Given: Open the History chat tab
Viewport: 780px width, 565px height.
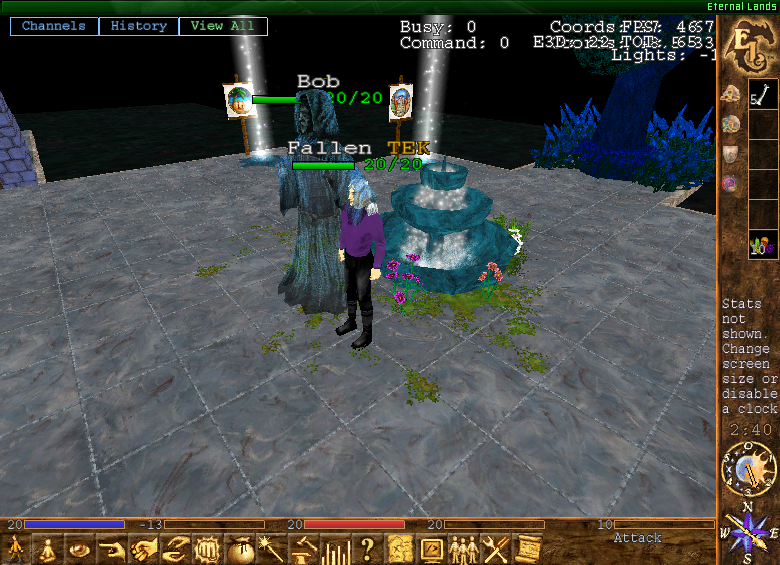Looking at the screenshot, I should coord(139,26).
